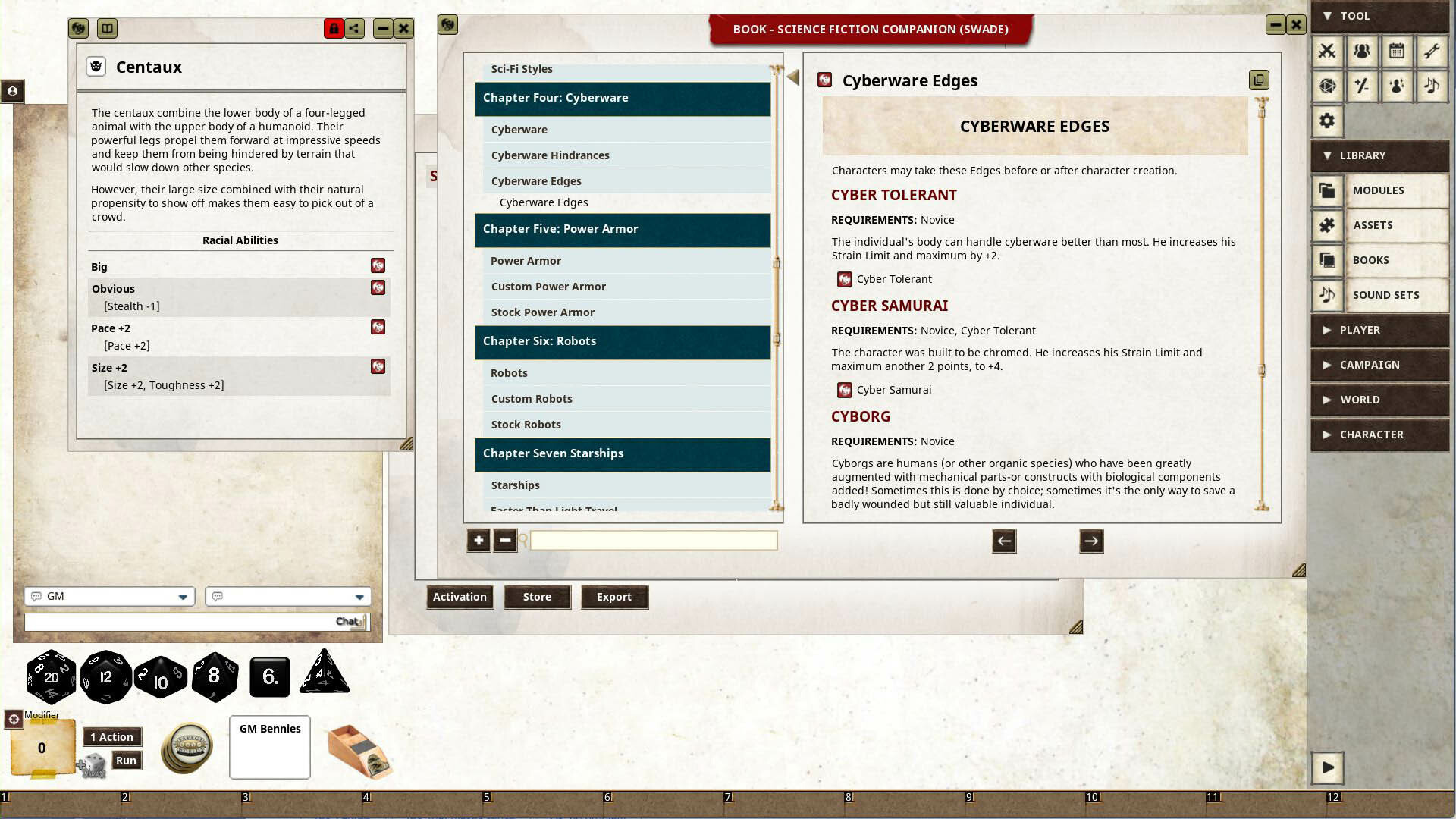The image size is (1456, 819).
Task: Open the Combat Tracker (crossed swords icon)
Action: [x=1327, y=52]
